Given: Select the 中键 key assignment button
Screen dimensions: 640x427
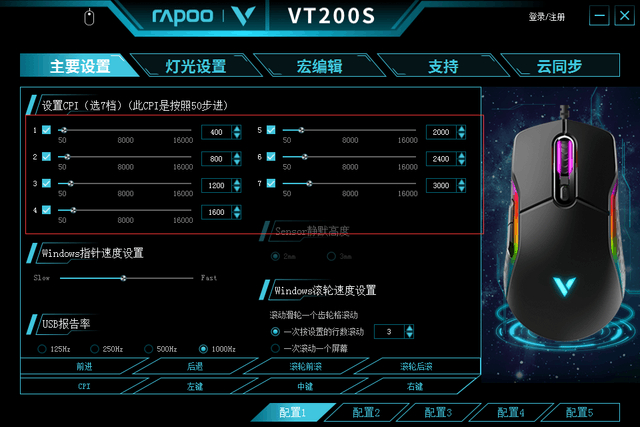Looking at the screenshot, I should pos(305,385).
